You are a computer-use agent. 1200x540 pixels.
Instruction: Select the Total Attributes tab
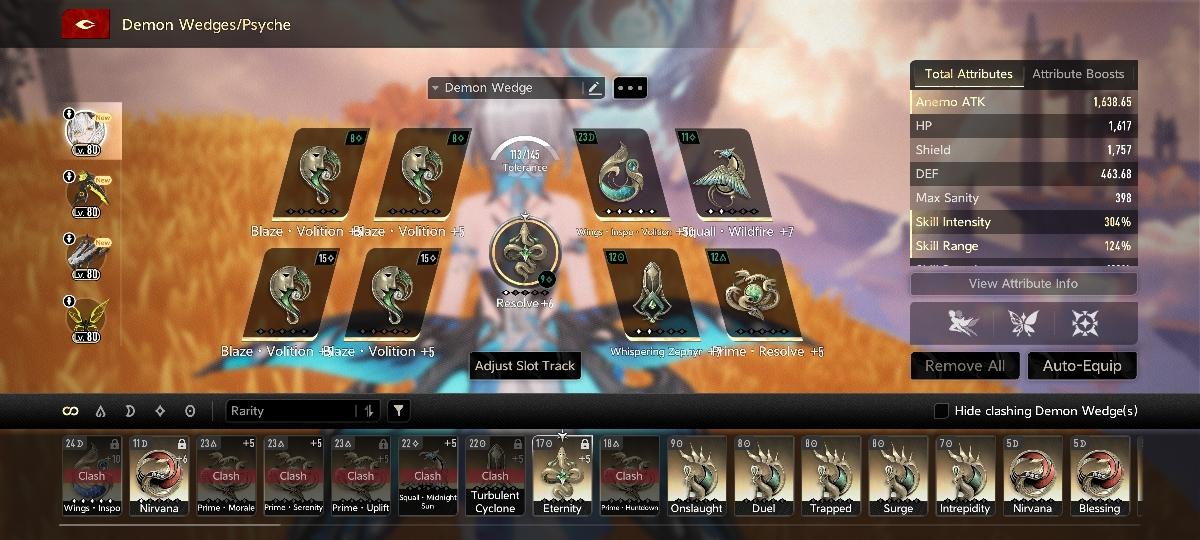pos(968,74)
